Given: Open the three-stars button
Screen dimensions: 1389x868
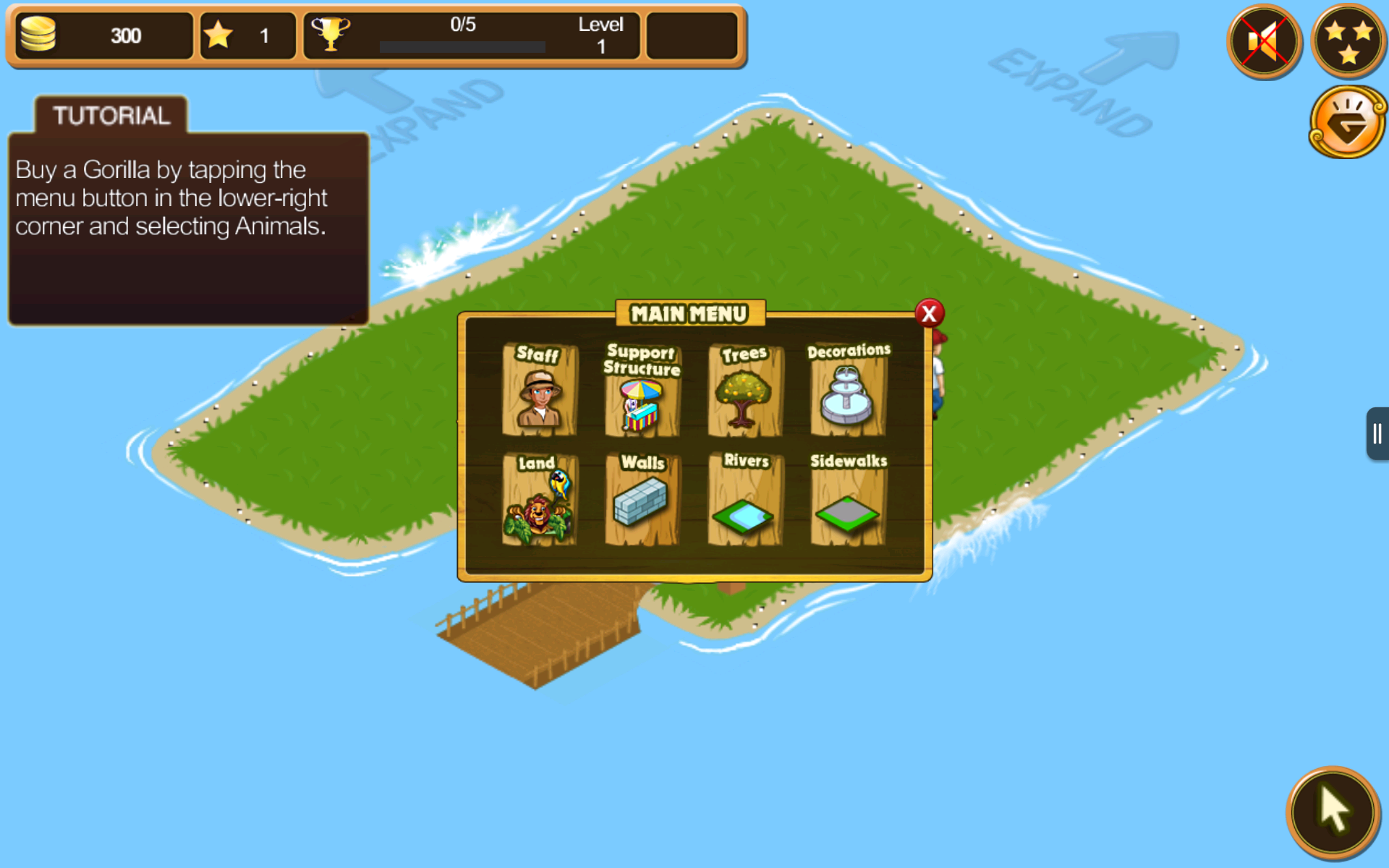Looking at the screenshot, I should pos(1348,41).
